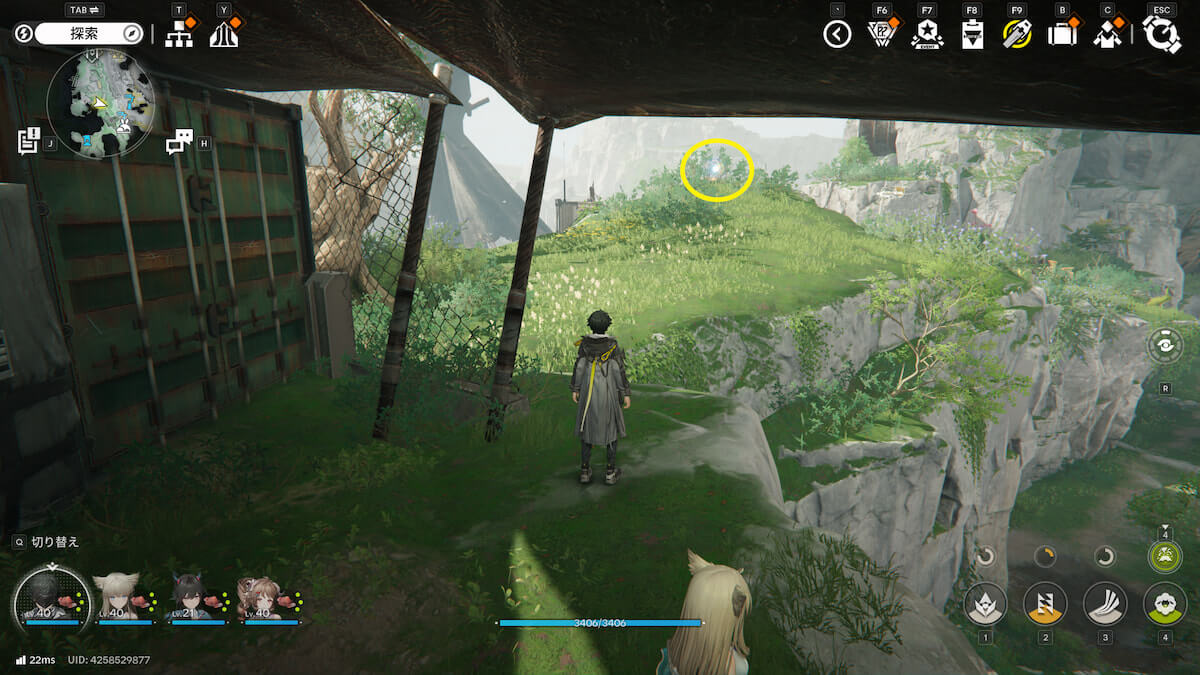This screenshot has width=1200, height=675.
Task: Activate the sheep-face skill in slot 4
Action: coord(1164,604)
